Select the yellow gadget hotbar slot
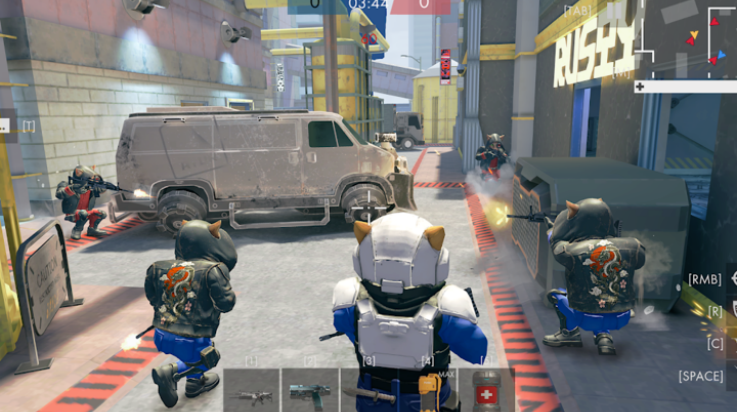 (x=429, y=389)
